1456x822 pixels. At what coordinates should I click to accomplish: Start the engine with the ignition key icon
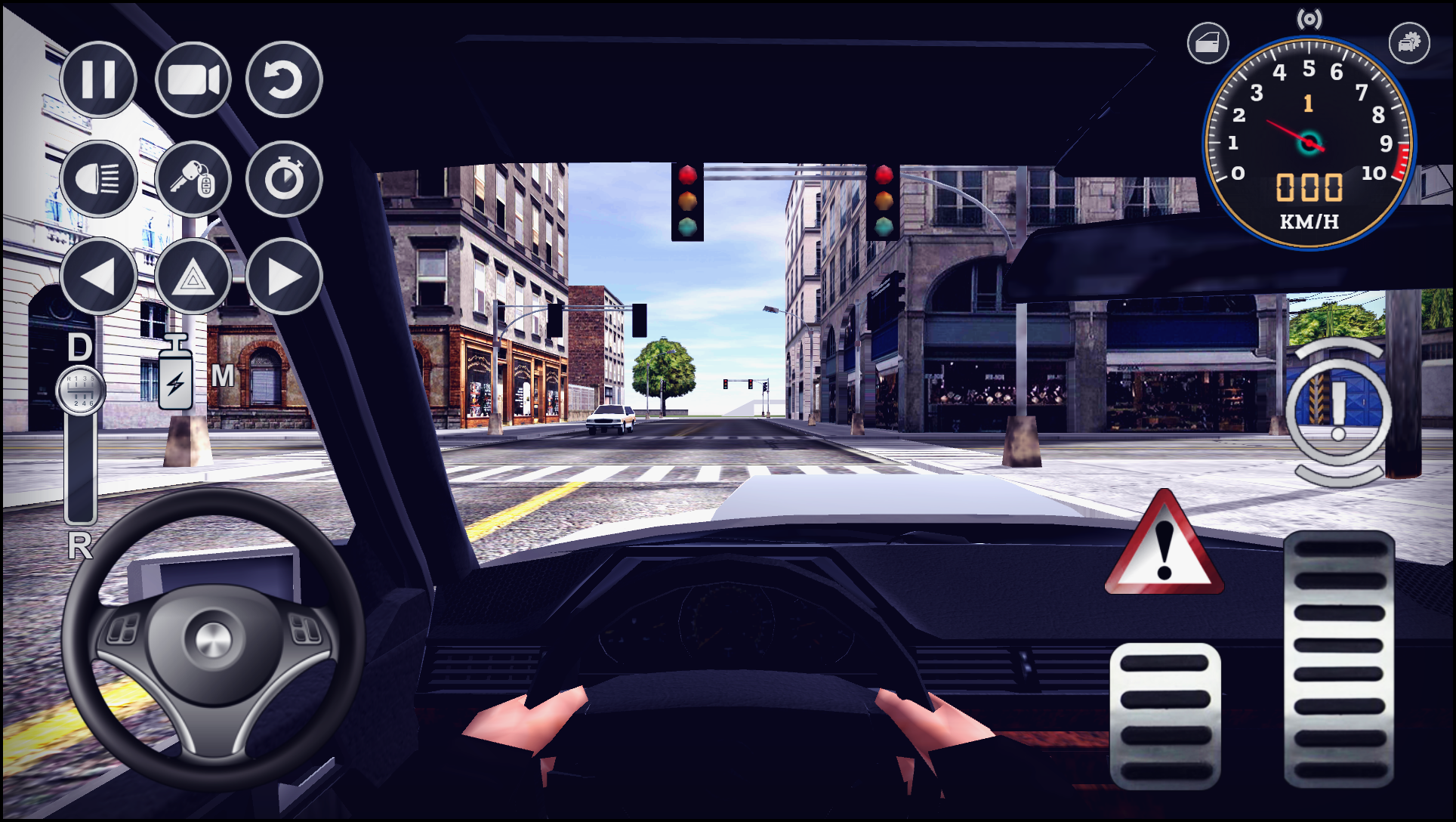[x=192, y=179]
